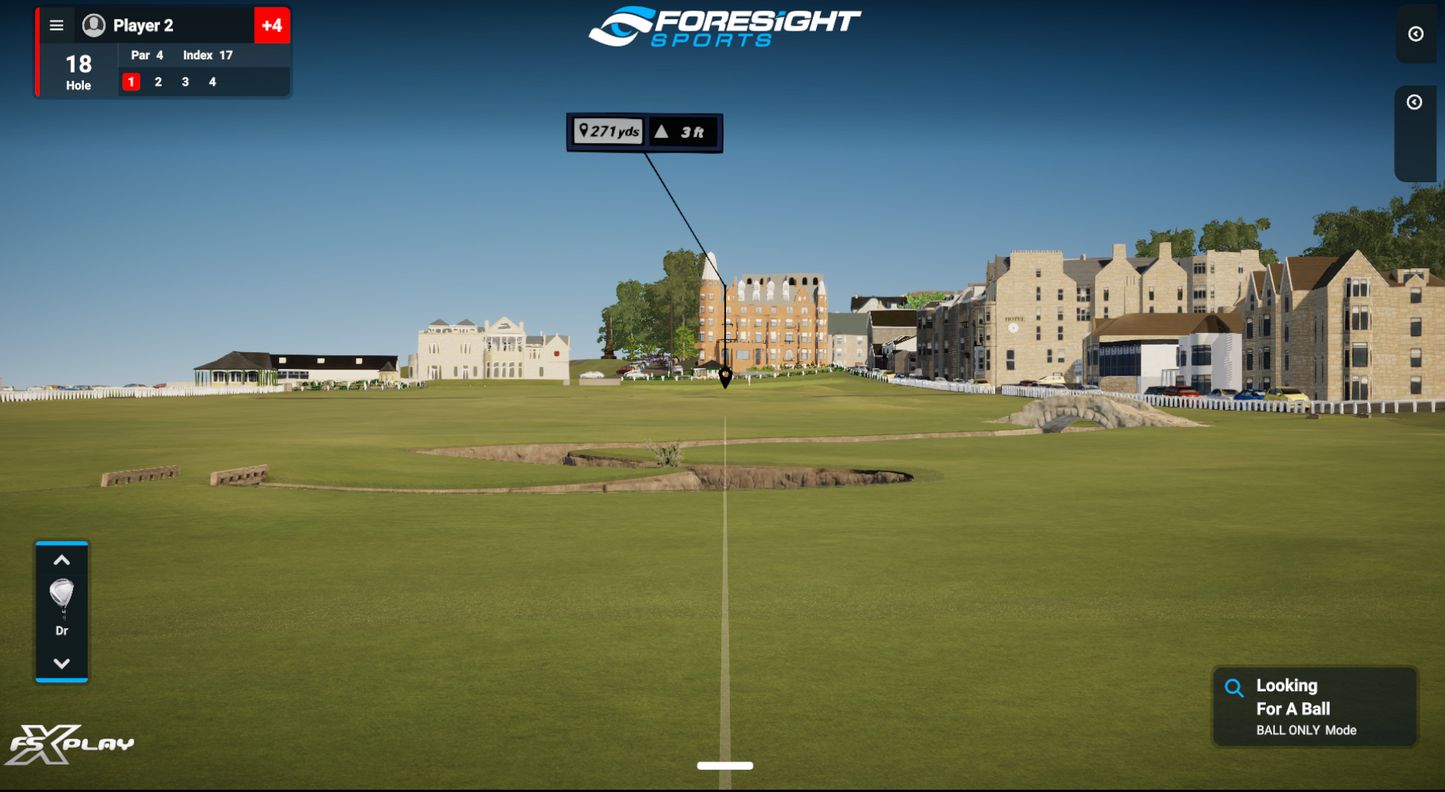1445x792 pixels.
Task: Select hole 3 in the scorecard strip
Action: (184, 81)
